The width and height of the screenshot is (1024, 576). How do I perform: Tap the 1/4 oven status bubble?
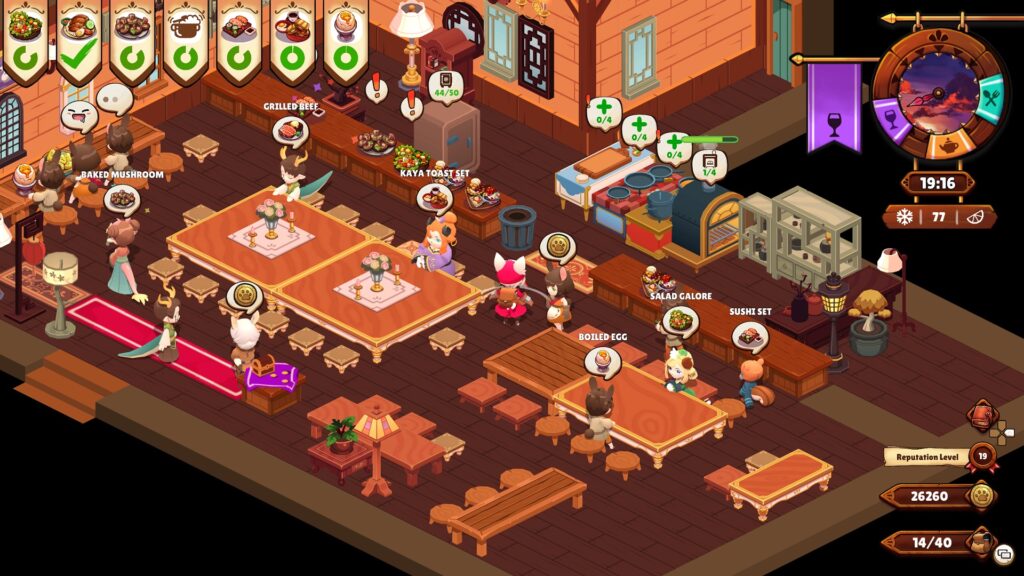(709, 163)
